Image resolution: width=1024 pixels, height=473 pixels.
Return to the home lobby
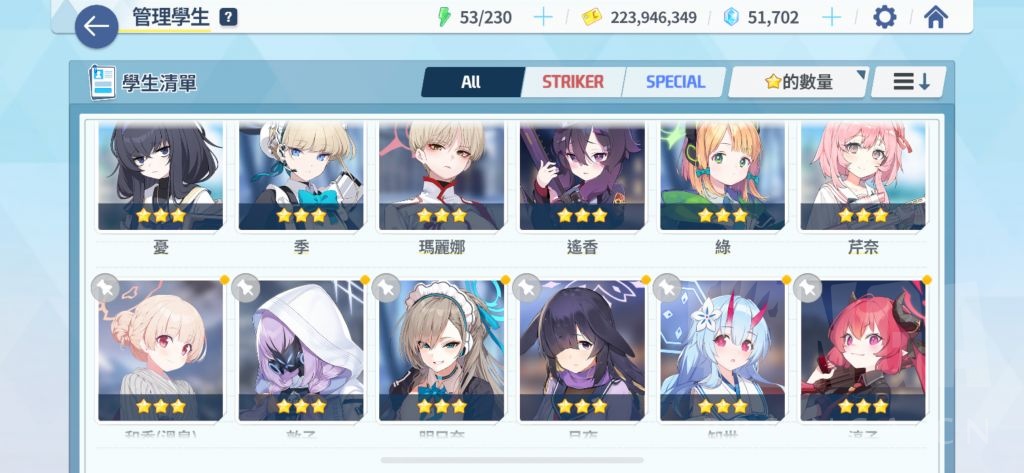tap(936, 17)
